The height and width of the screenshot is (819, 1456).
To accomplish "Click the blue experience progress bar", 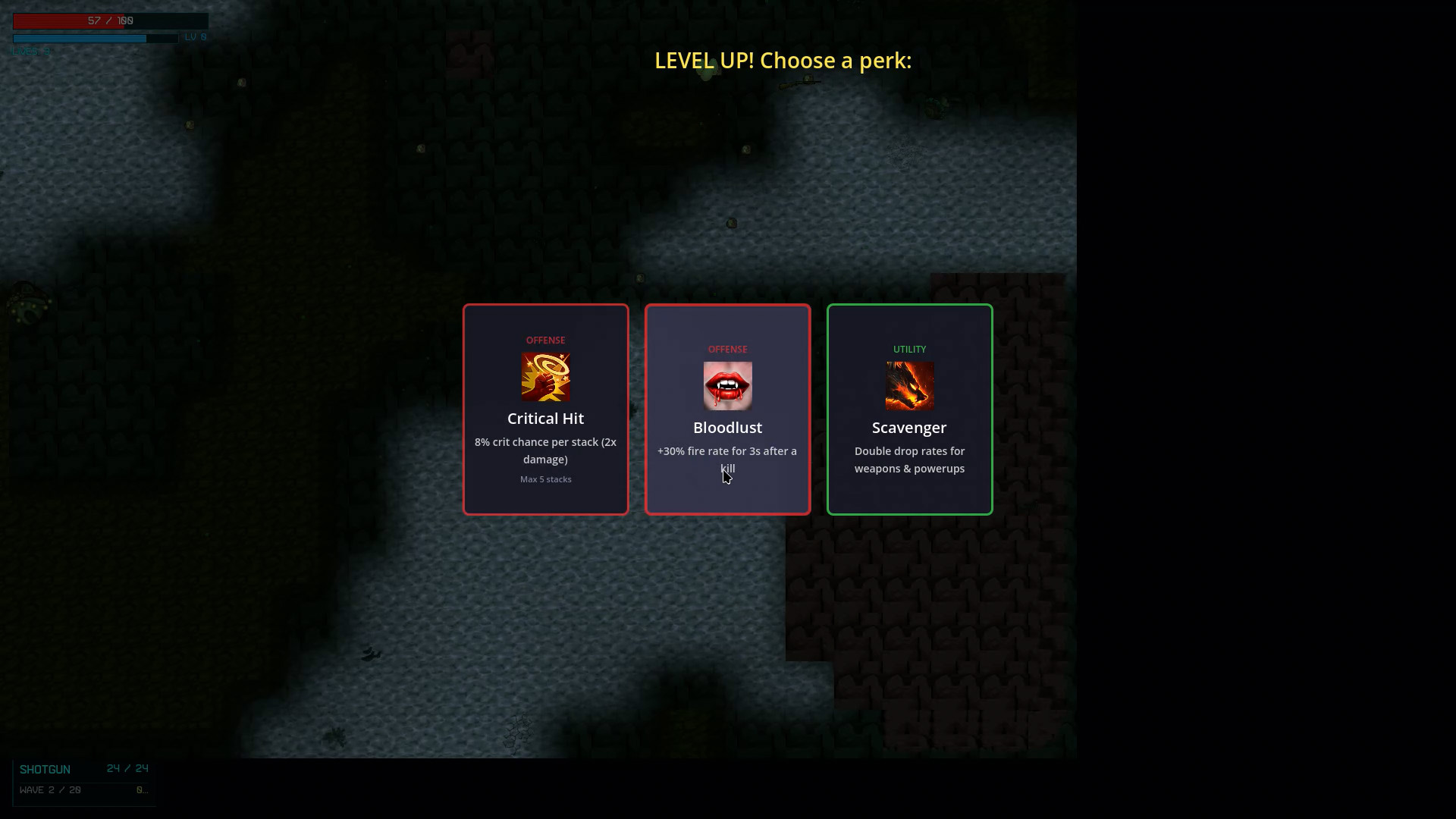I will pos(95,38).
